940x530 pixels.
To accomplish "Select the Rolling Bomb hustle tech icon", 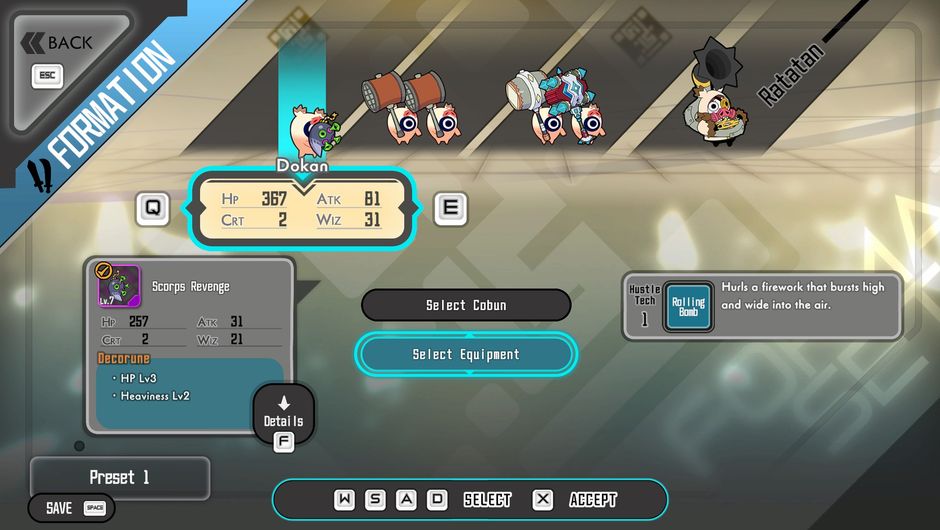I will tap(688, 306).
